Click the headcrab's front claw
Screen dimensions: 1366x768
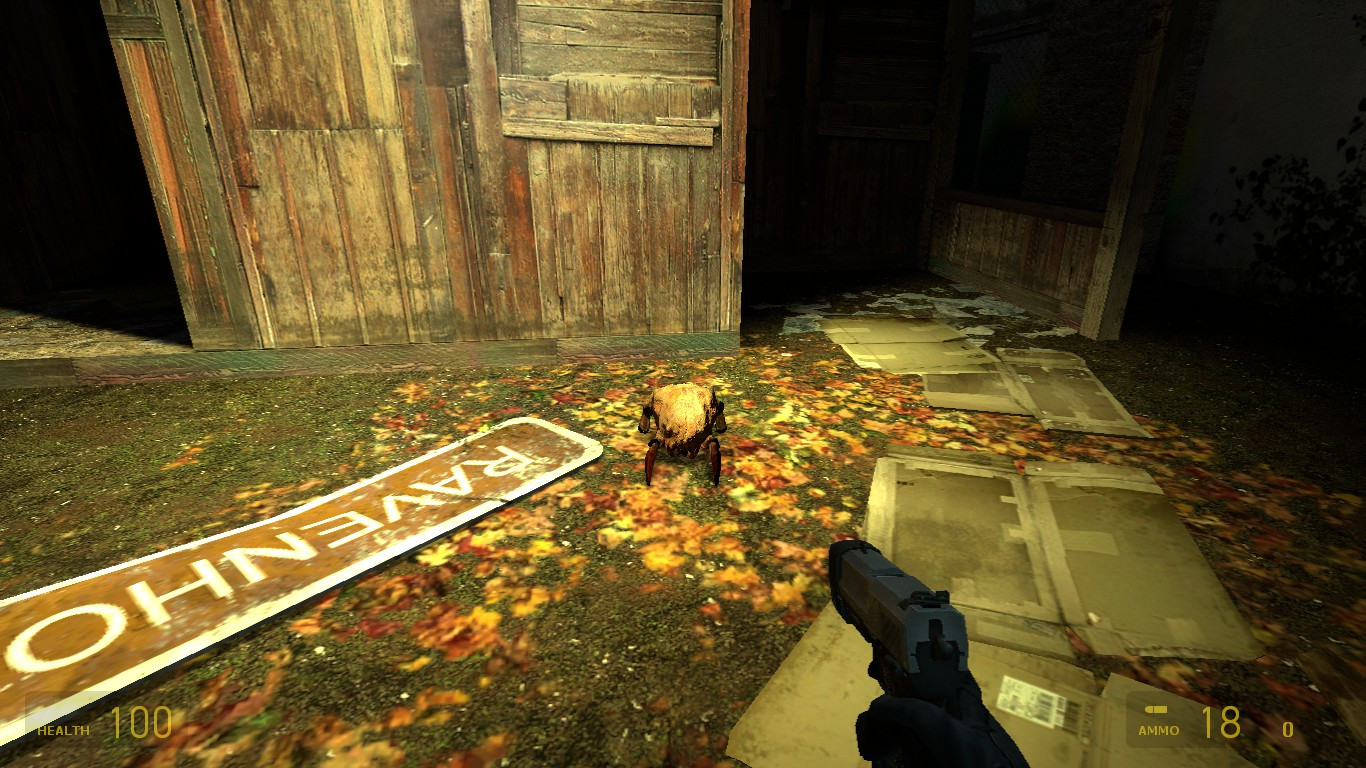pos(651,468)
